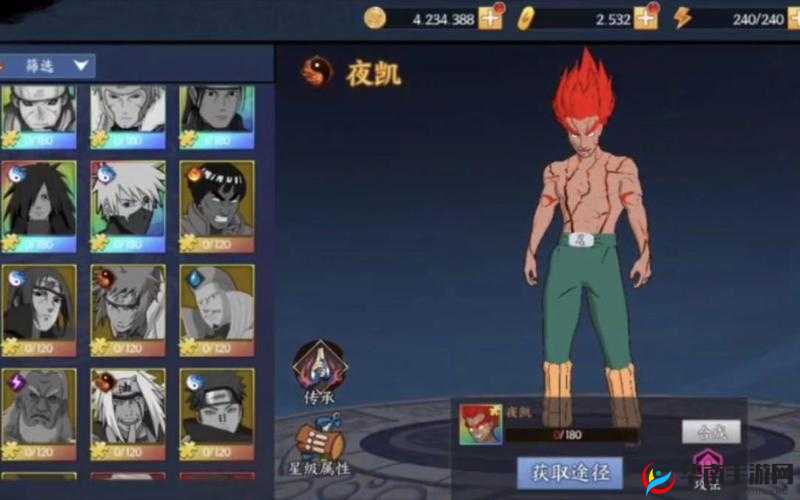
Task: Select the Might Guy portrait with bowl cut
Action: (217, 202)
